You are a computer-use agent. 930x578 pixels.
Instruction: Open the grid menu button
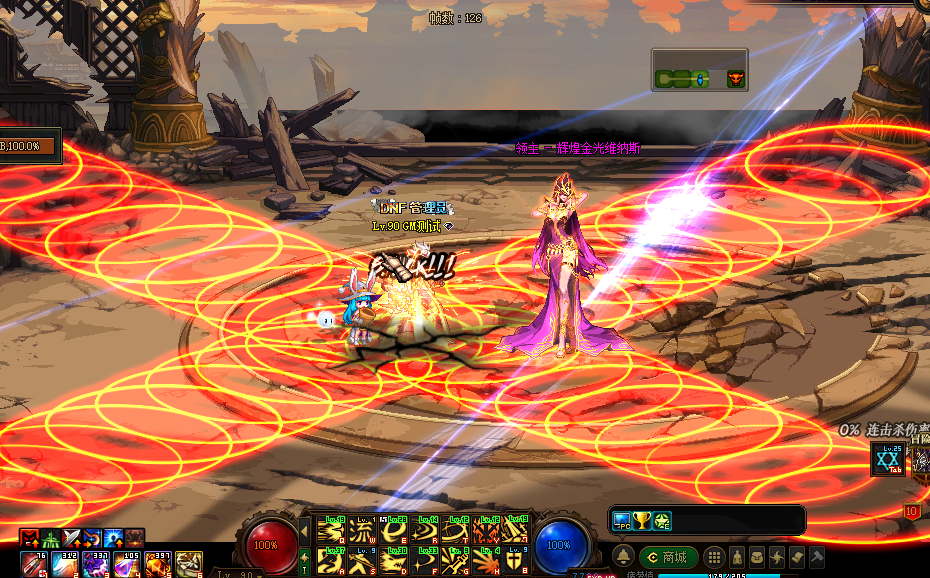[x=714, y=557]
